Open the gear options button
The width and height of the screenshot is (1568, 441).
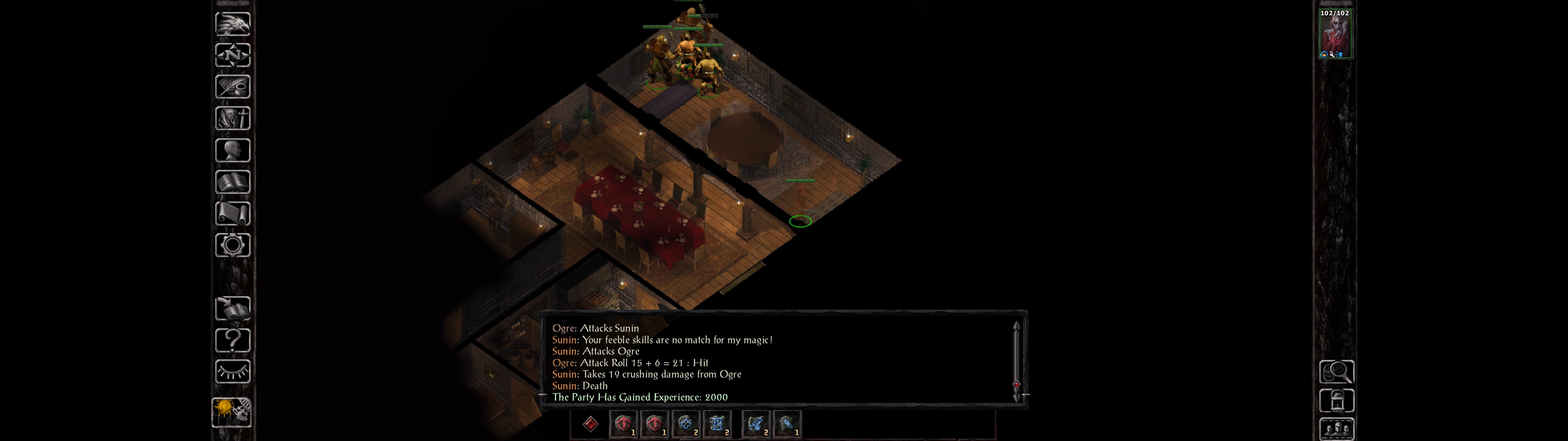pyautogui.click(x=232, y=245)
